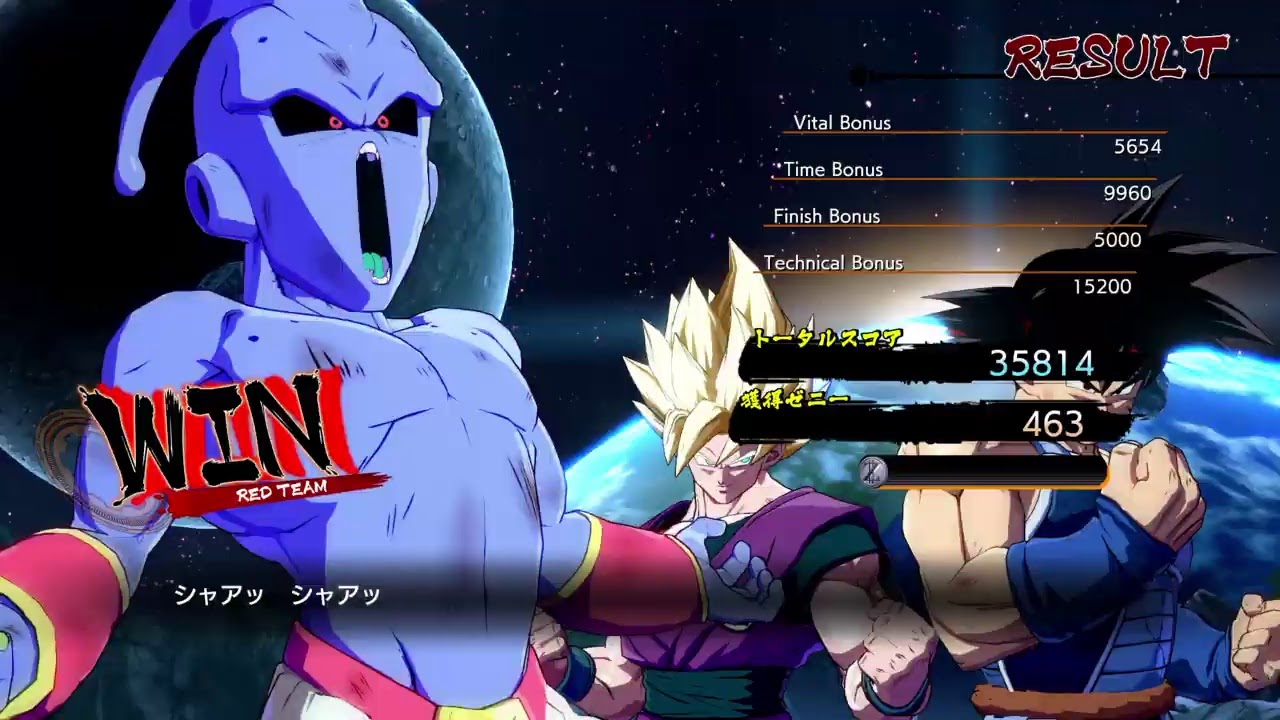
Task: Click the シャアッ シャアッ subtitle text
Action: tap(280, 593)
